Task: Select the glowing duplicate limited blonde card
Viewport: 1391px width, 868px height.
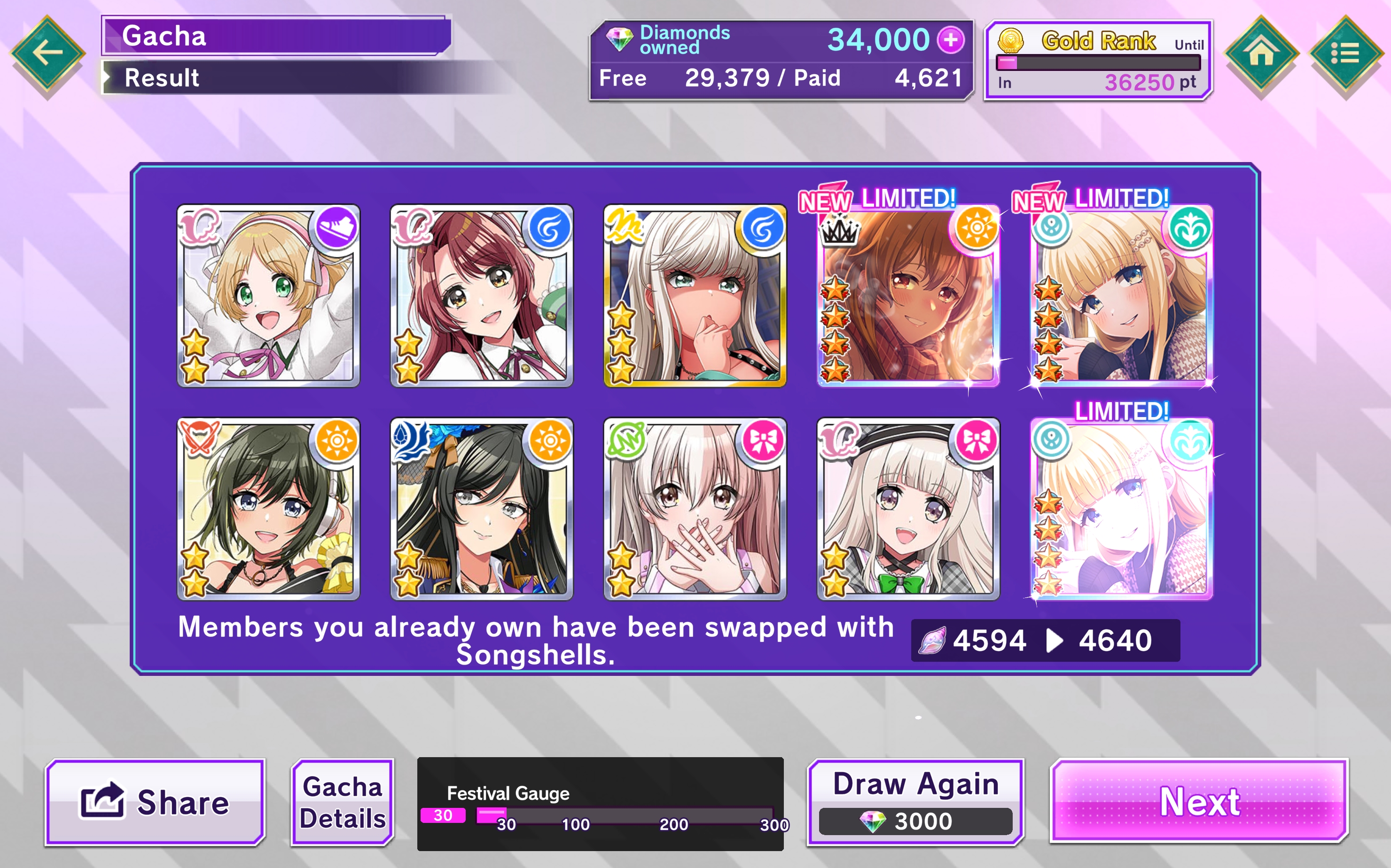Action: (x=1121, y=509)
